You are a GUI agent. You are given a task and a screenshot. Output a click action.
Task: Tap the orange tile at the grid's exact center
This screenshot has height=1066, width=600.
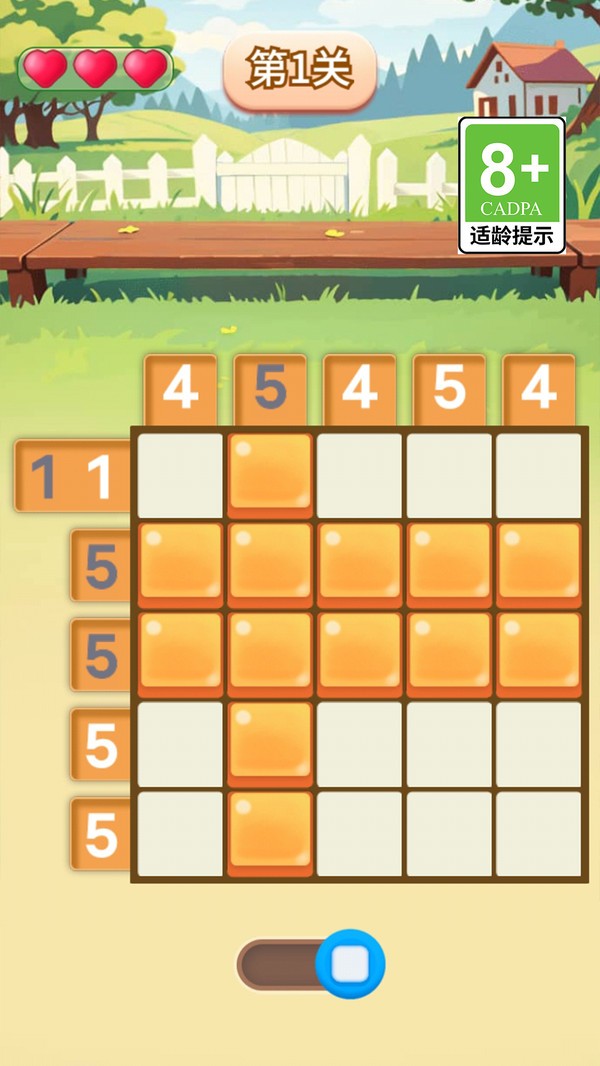tap(360, 653)
